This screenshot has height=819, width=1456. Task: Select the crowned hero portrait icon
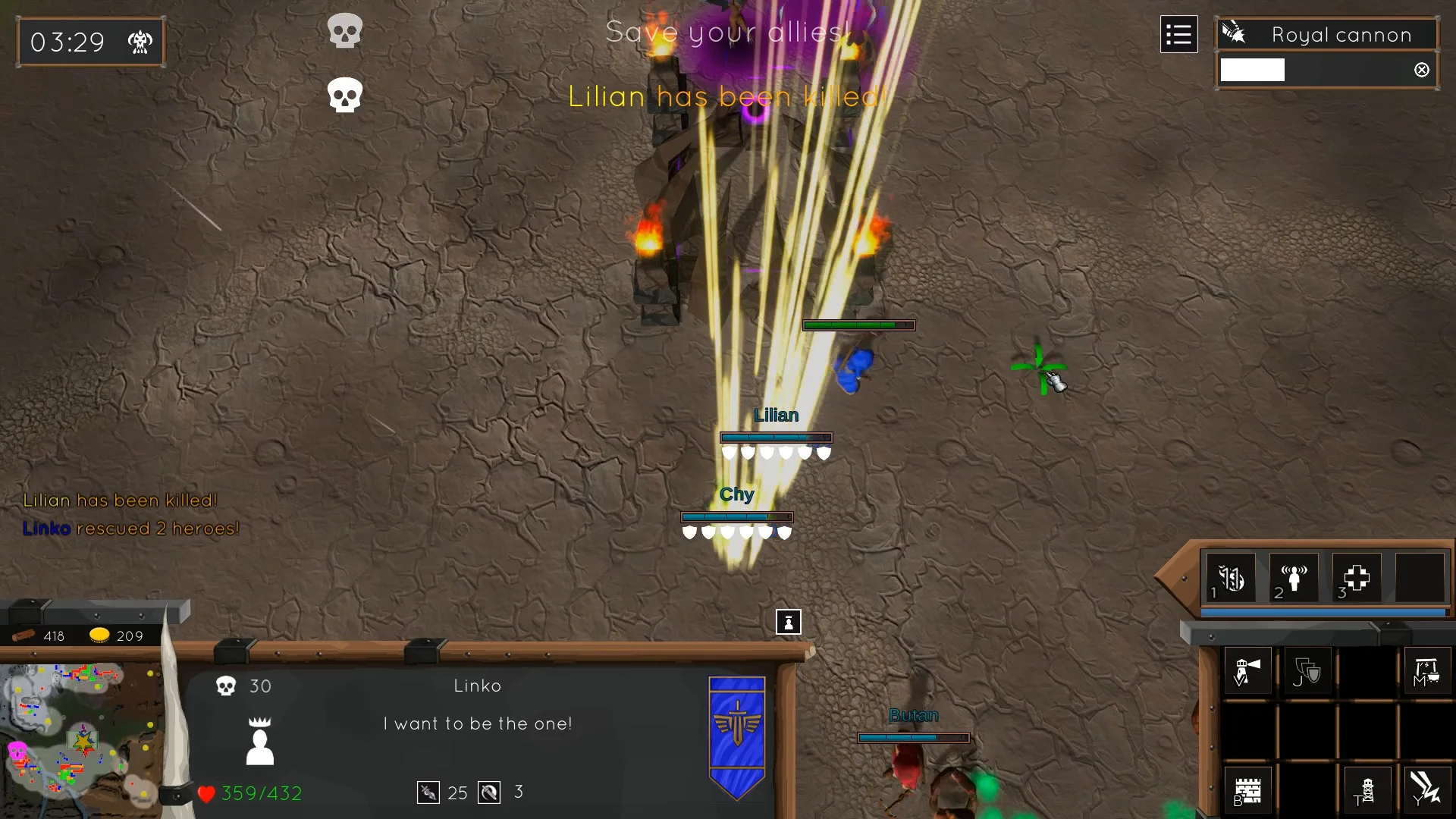pos(260,741)
